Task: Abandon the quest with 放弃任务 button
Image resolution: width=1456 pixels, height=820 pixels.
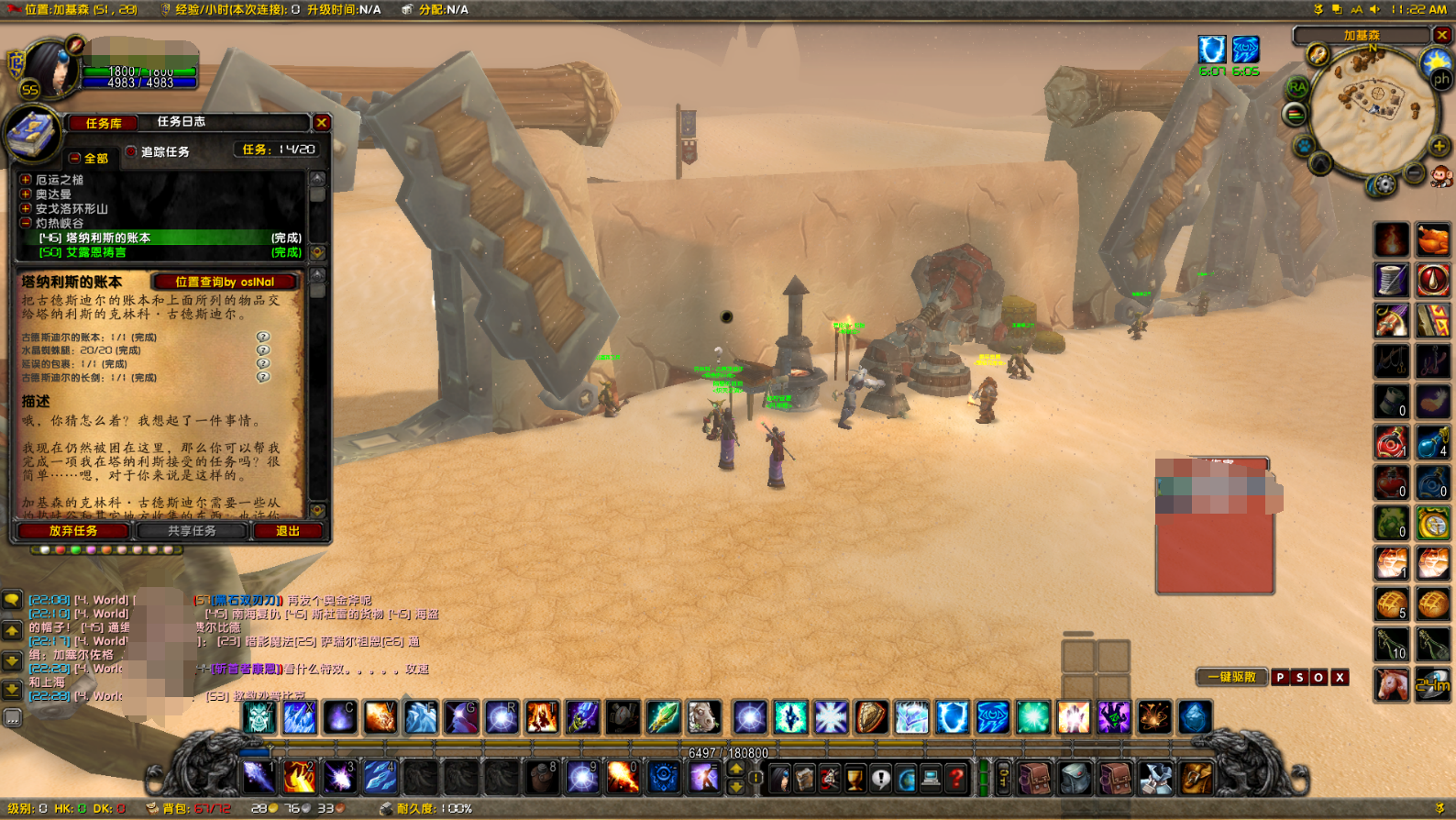Action: coord(73,531)
